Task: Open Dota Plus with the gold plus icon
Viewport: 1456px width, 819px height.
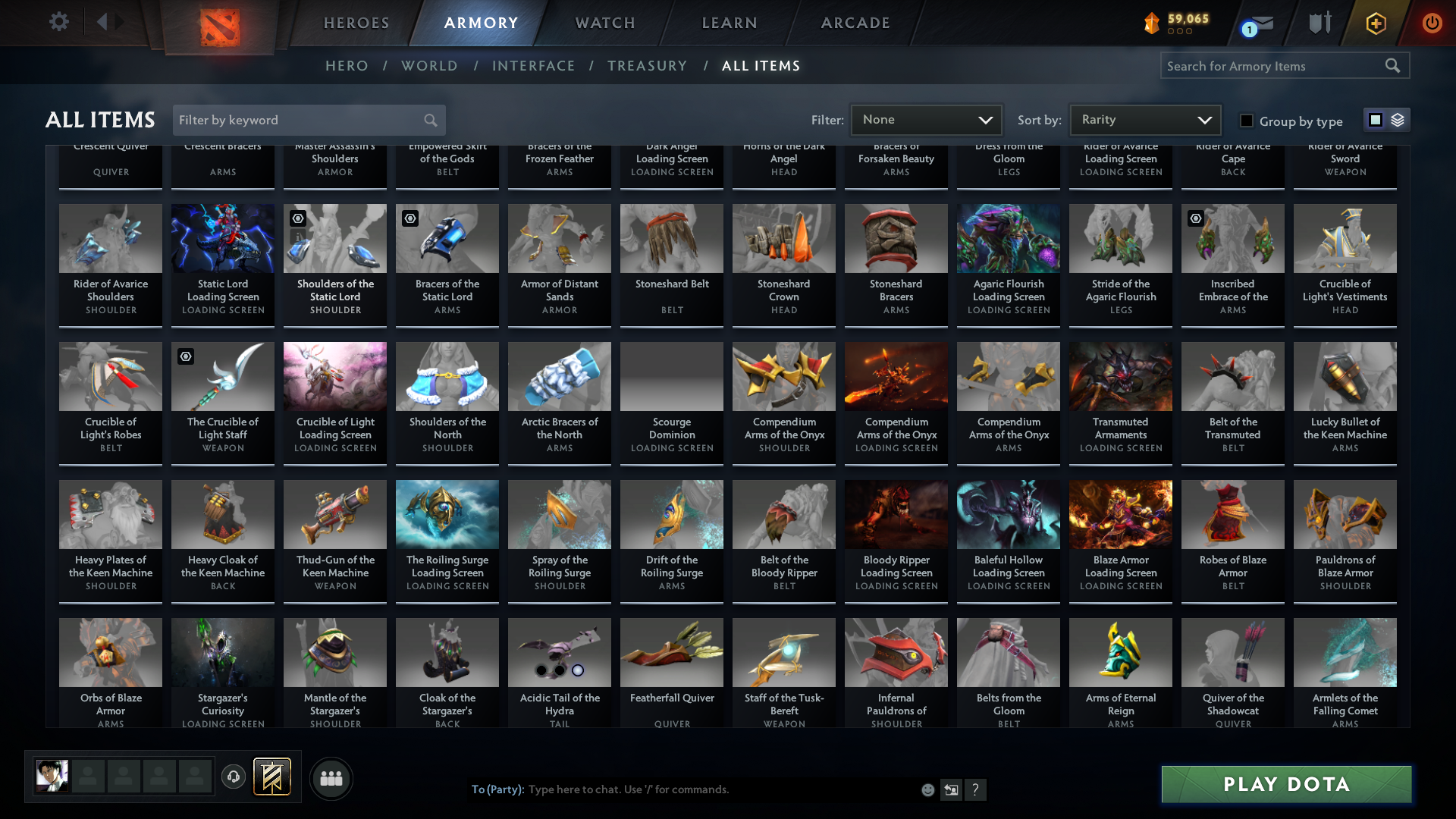Action: (1375, 24)
